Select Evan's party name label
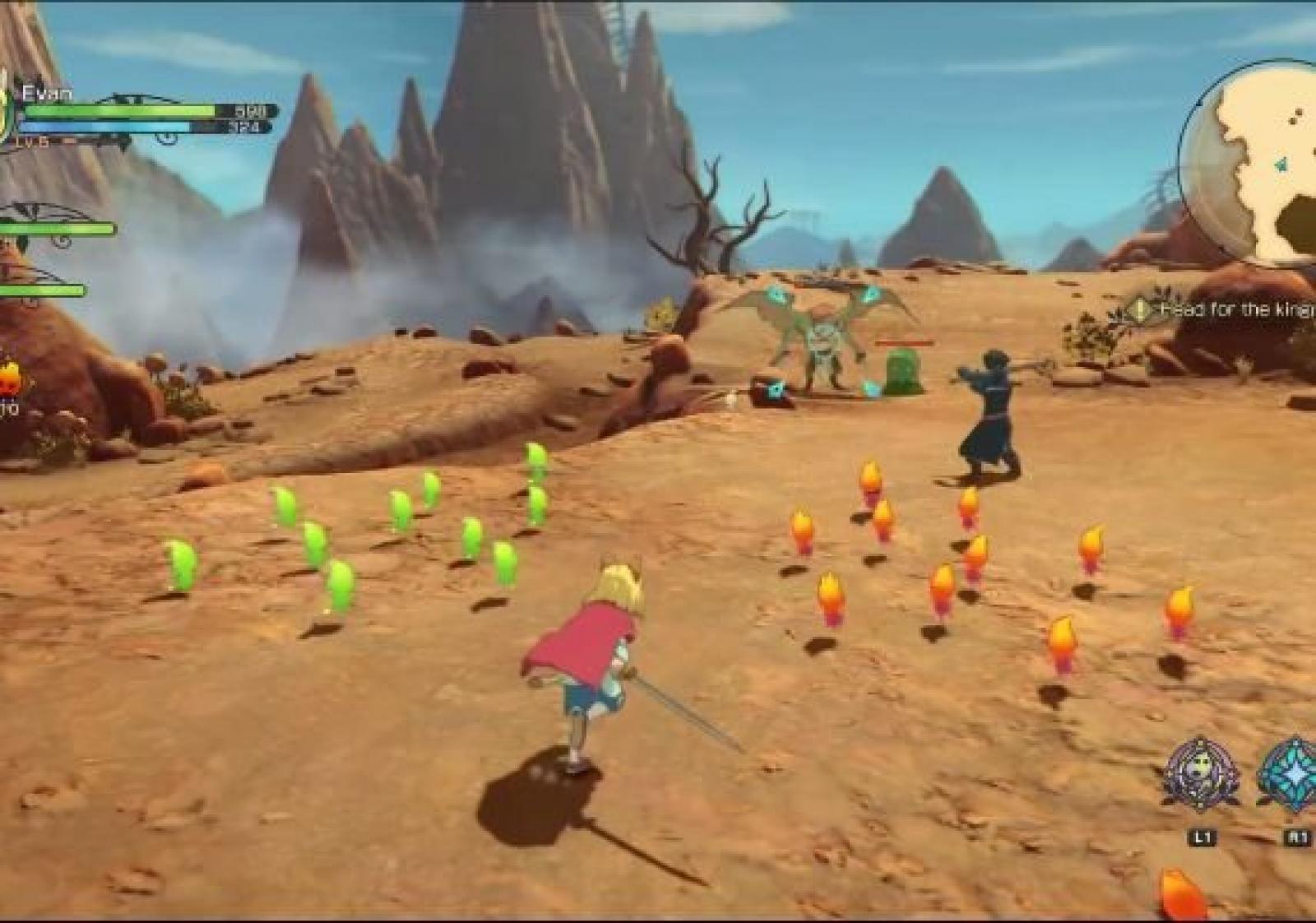Screen dimensions: 1316x923 (x=47, y=93)
